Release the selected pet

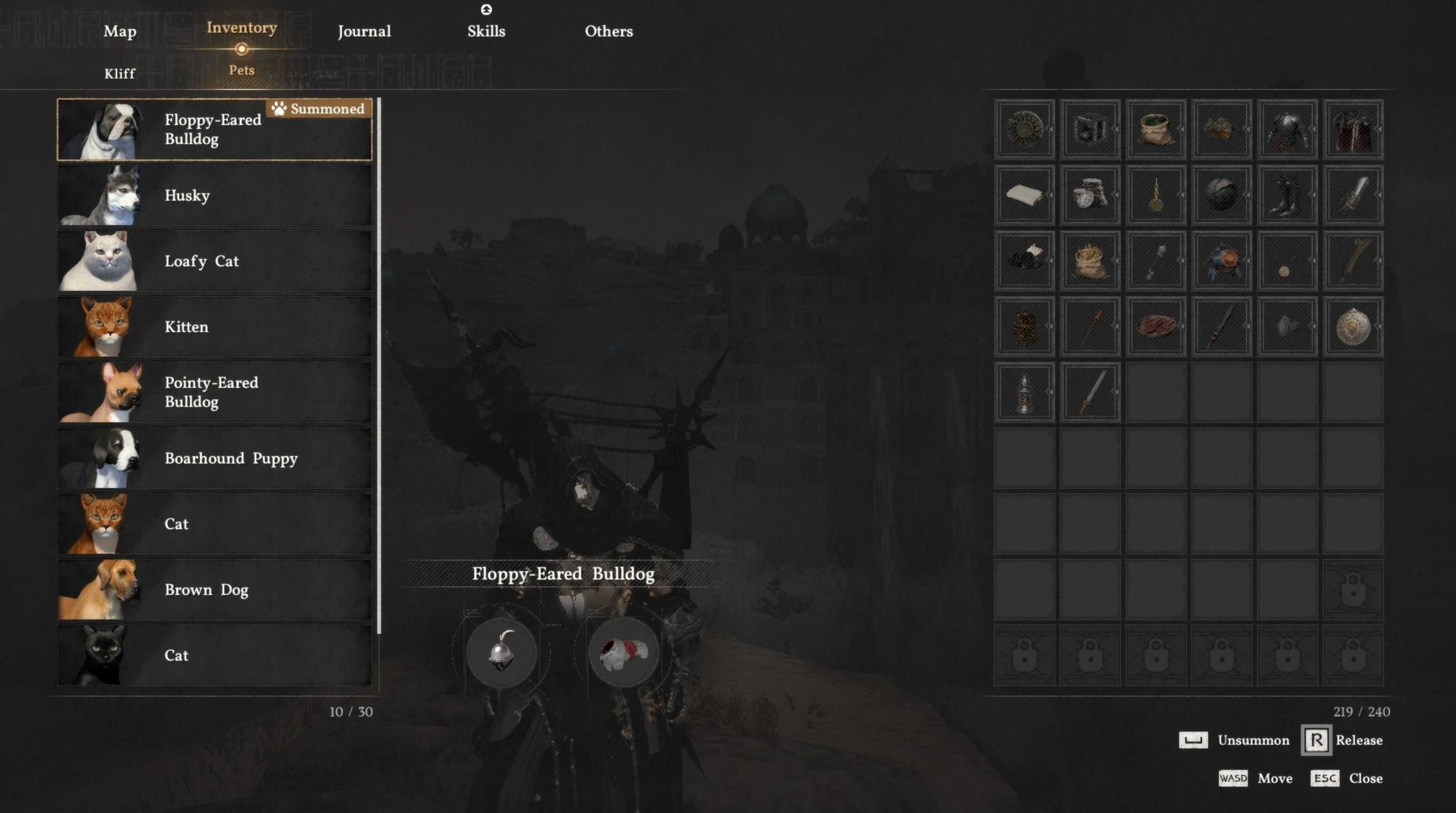tap(1343, 740)
